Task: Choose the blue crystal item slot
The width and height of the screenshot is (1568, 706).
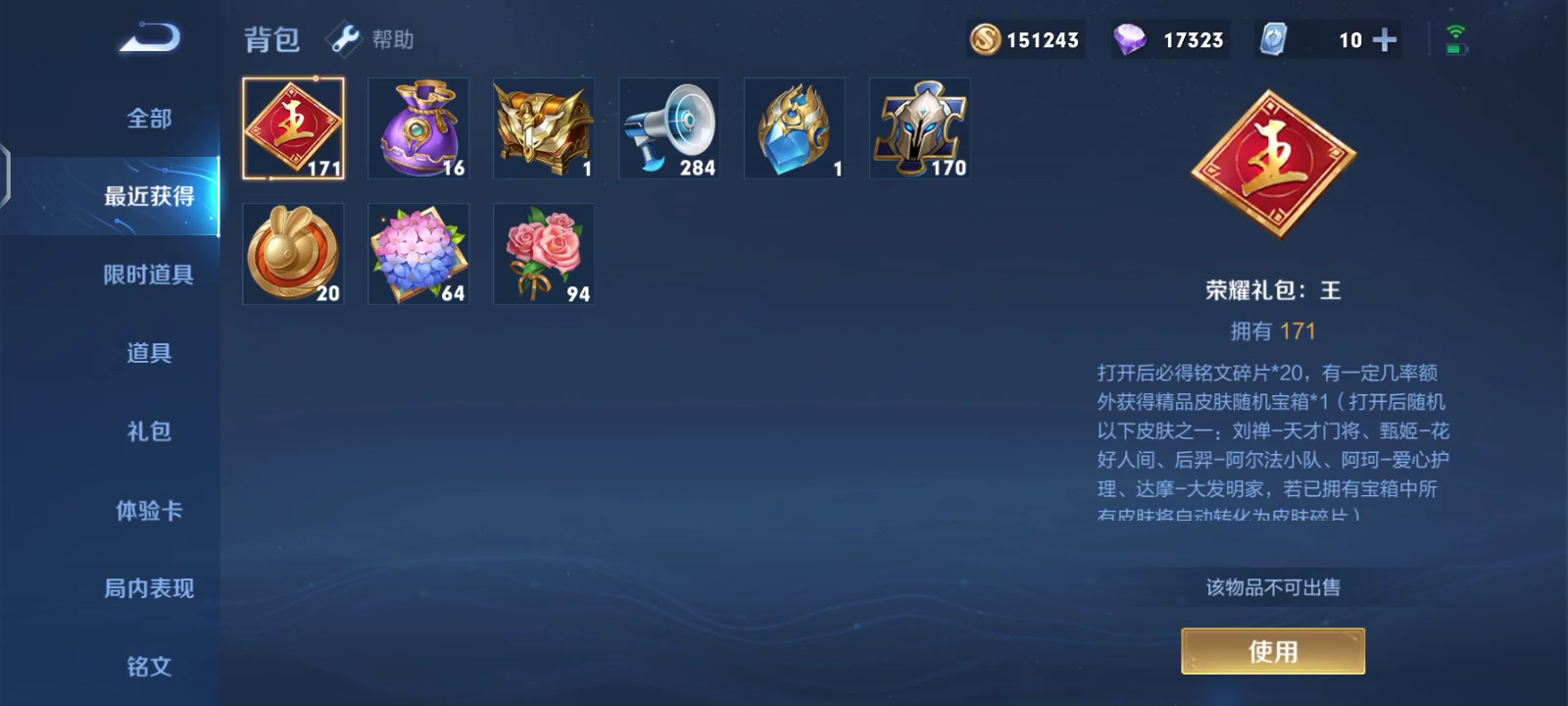Action: 795,128
